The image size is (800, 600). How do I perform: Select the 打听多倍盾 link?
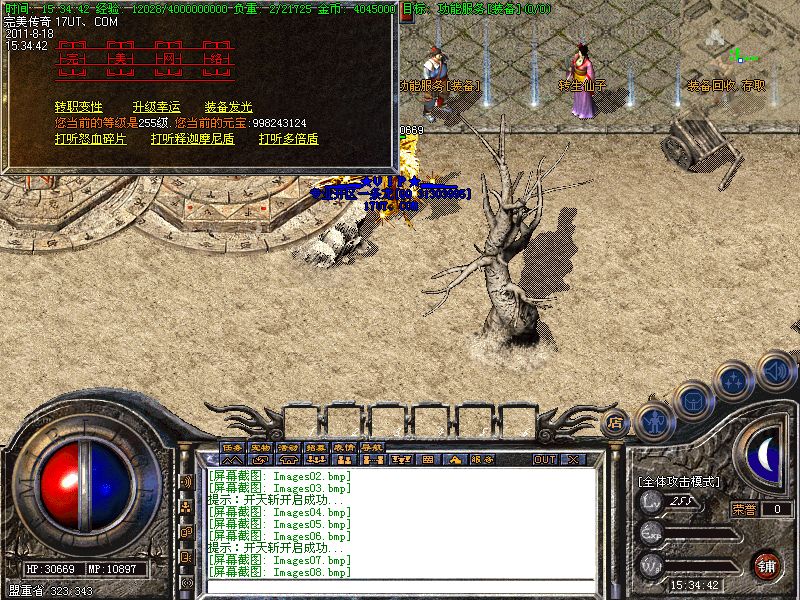289,139
